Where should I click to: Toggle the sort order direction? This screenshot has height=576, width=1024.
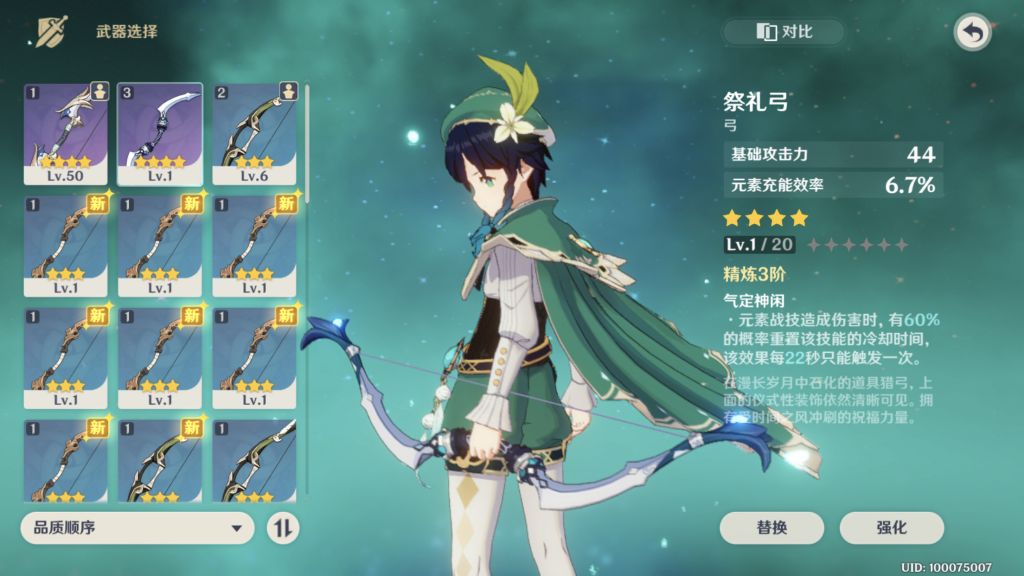(284, 528)
